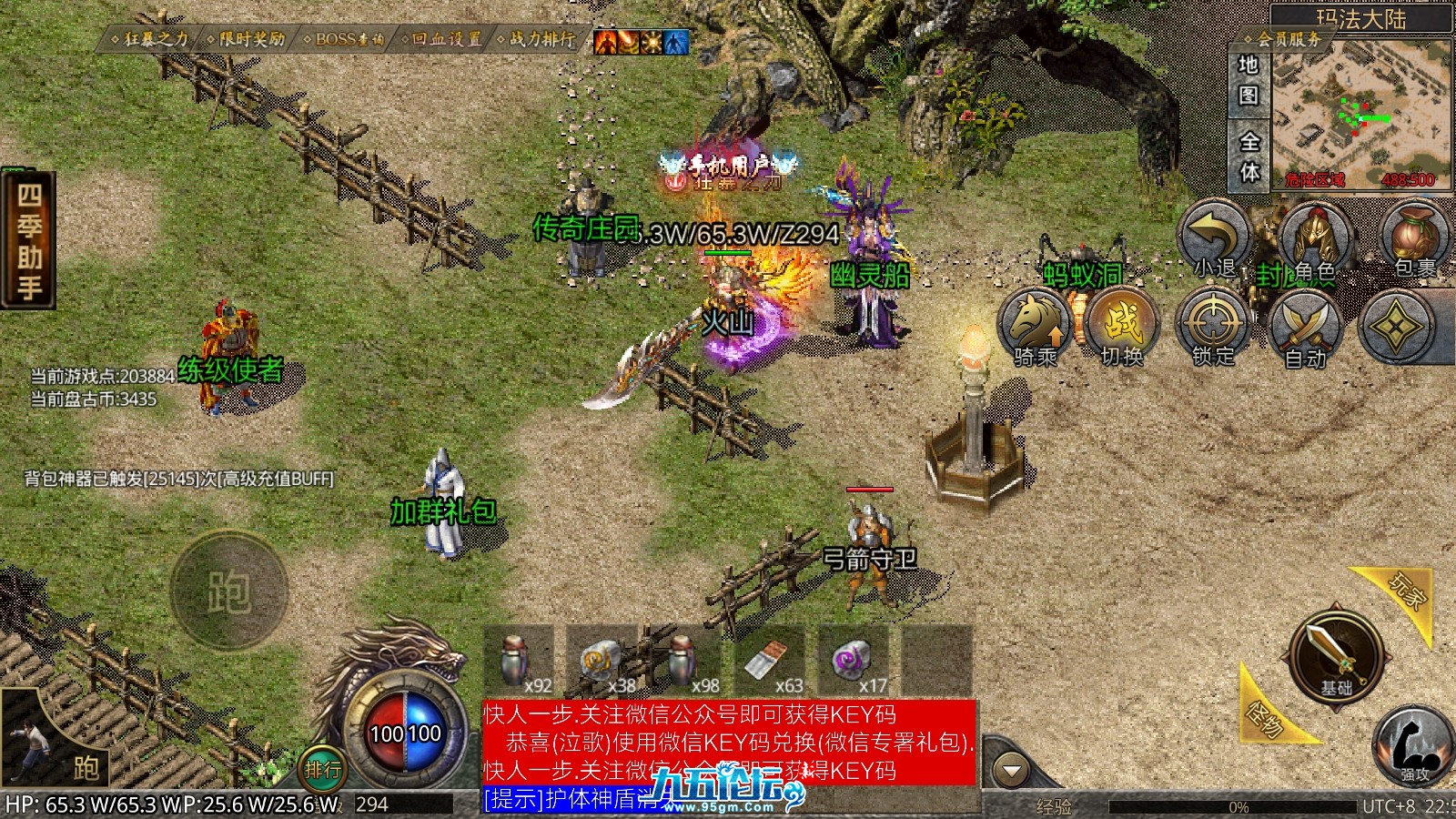Show the 战力排行 power ranking

pyautogui.click(x=538, y=39)
